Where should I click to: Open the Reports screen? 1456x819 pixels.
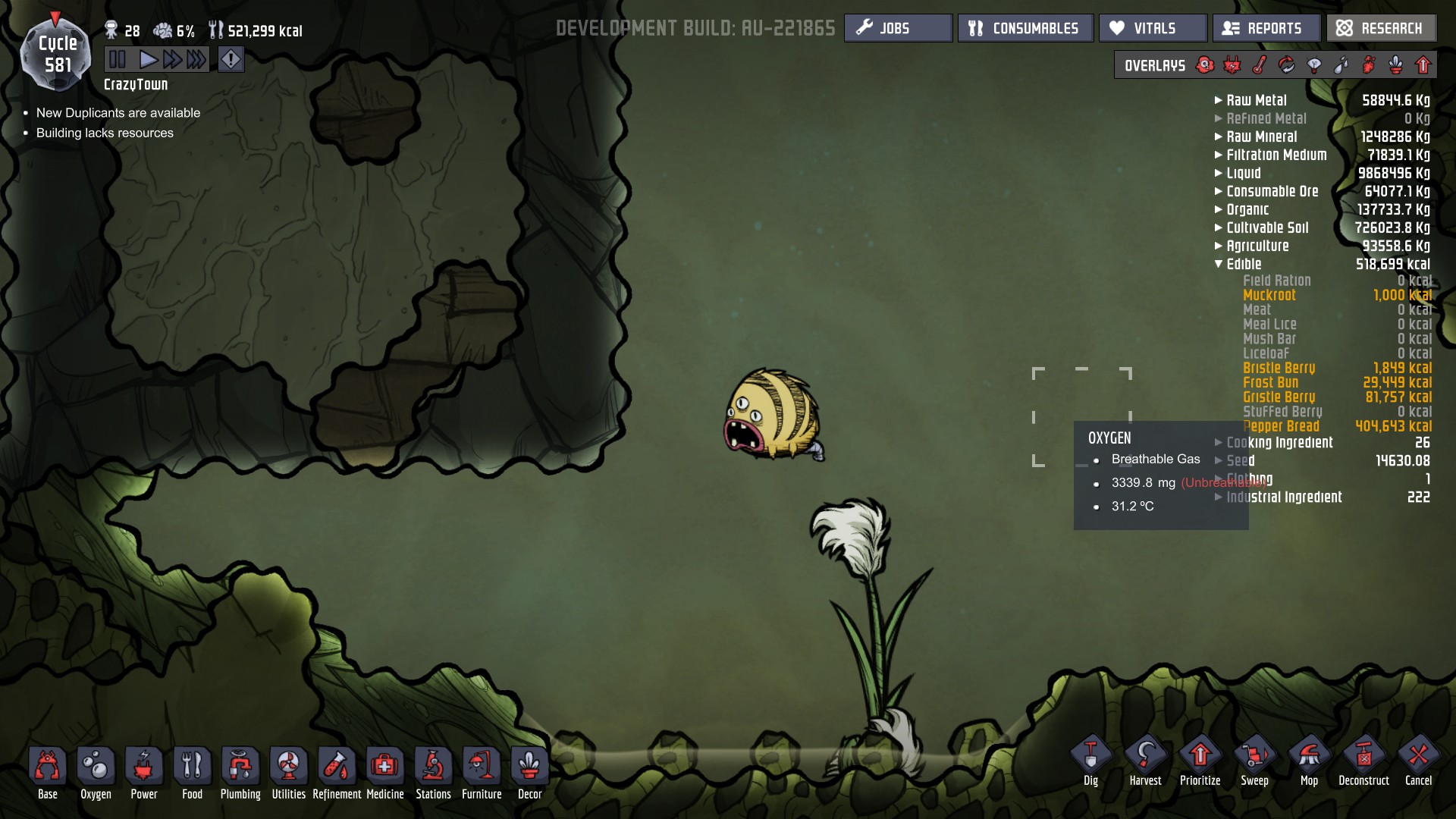tap(1266, 28)
